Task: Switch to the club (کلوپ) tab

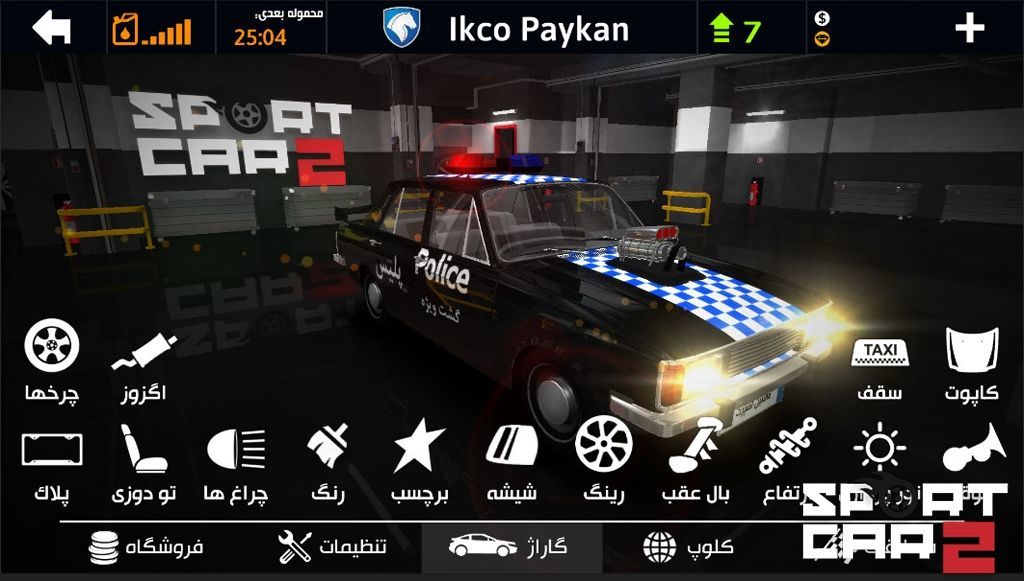Action: click(689, 548)
